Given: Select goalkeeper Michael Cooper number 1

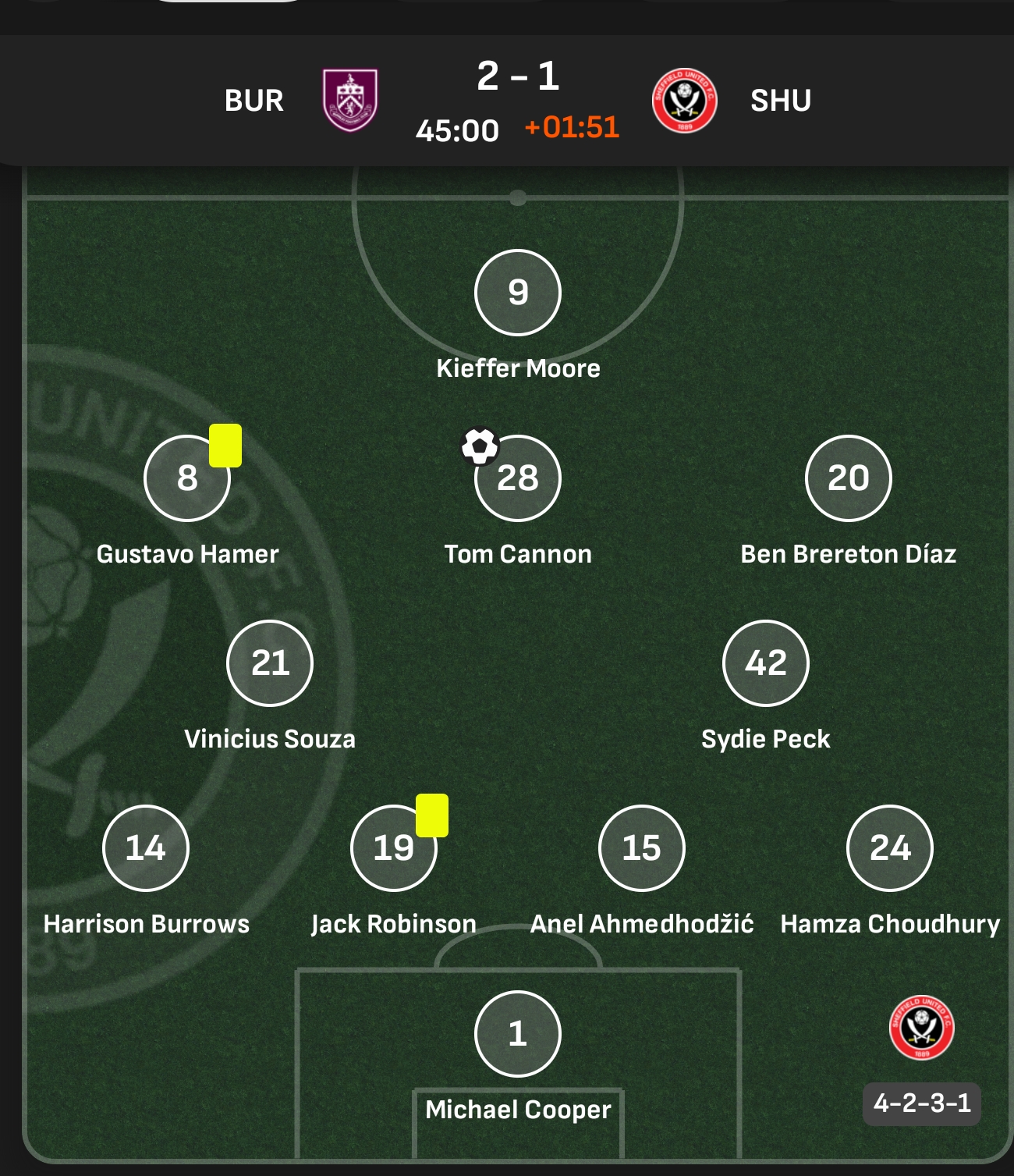Looking at the screenshot, I should pyautogui.click(x=518, y=1033).
